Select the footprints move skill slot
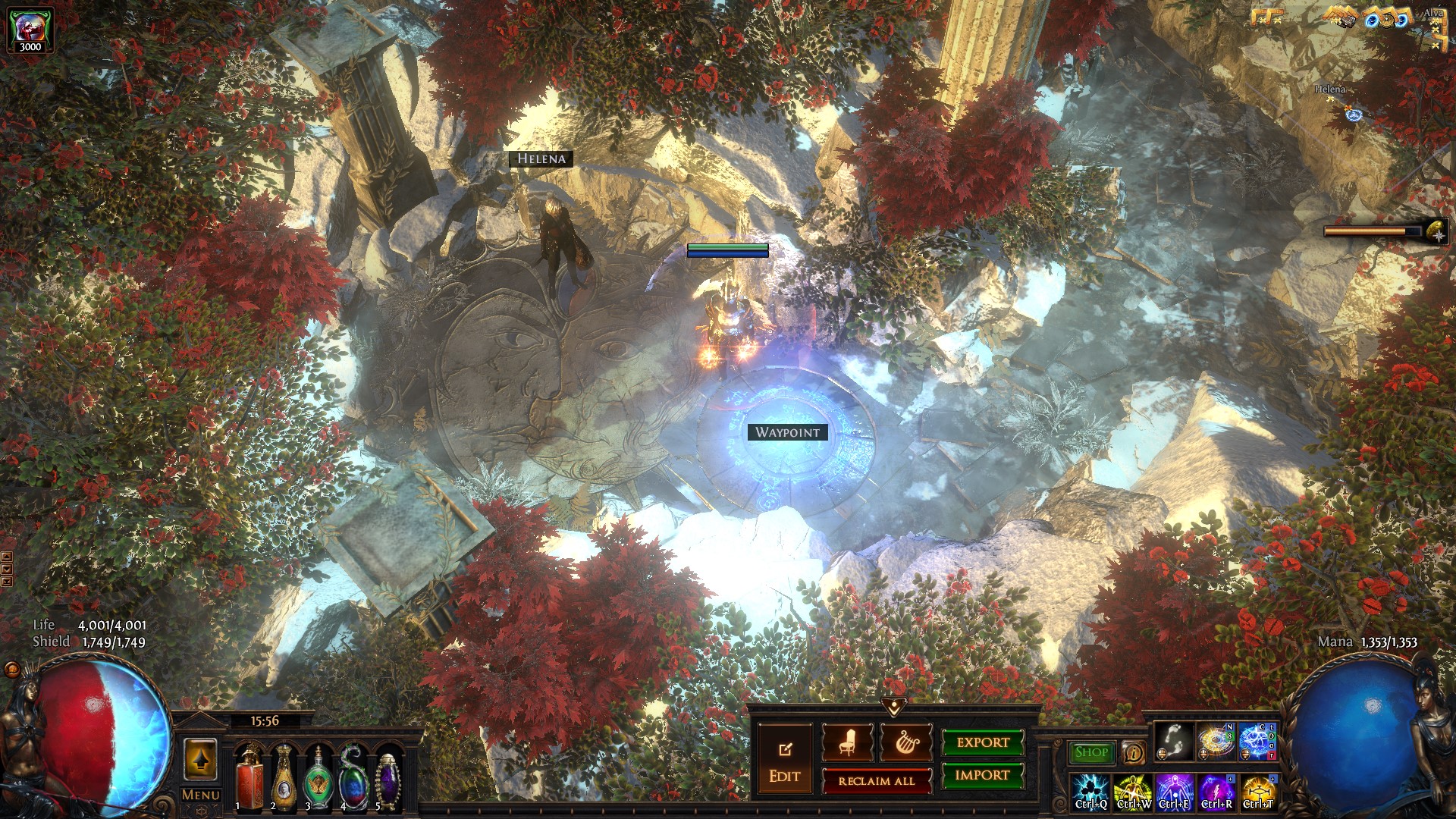Viewport: 1456px width, 819px height. click(x=1173, y=742)
